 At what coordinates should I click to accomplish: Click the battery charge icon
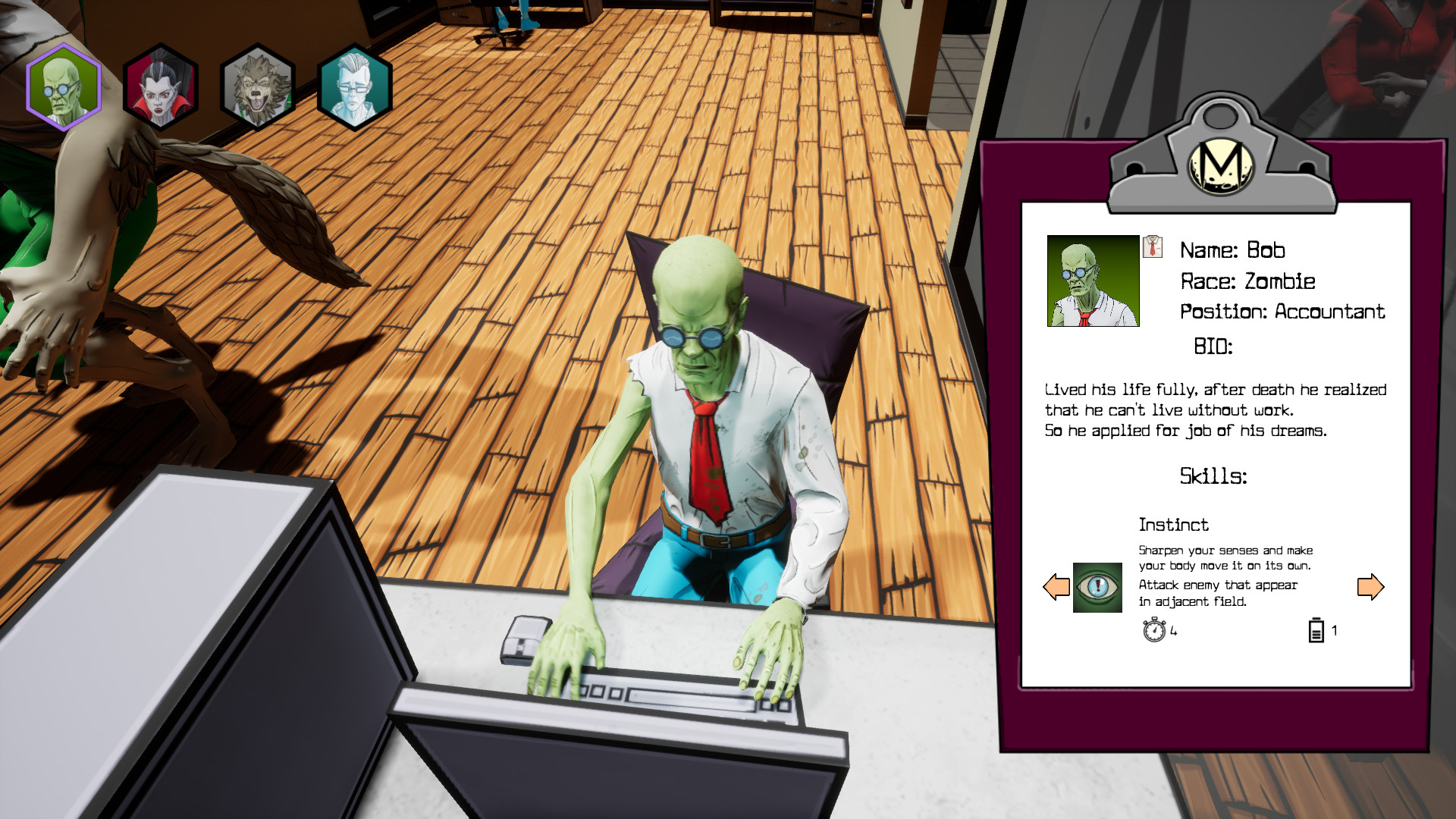tap(1315, 629)
